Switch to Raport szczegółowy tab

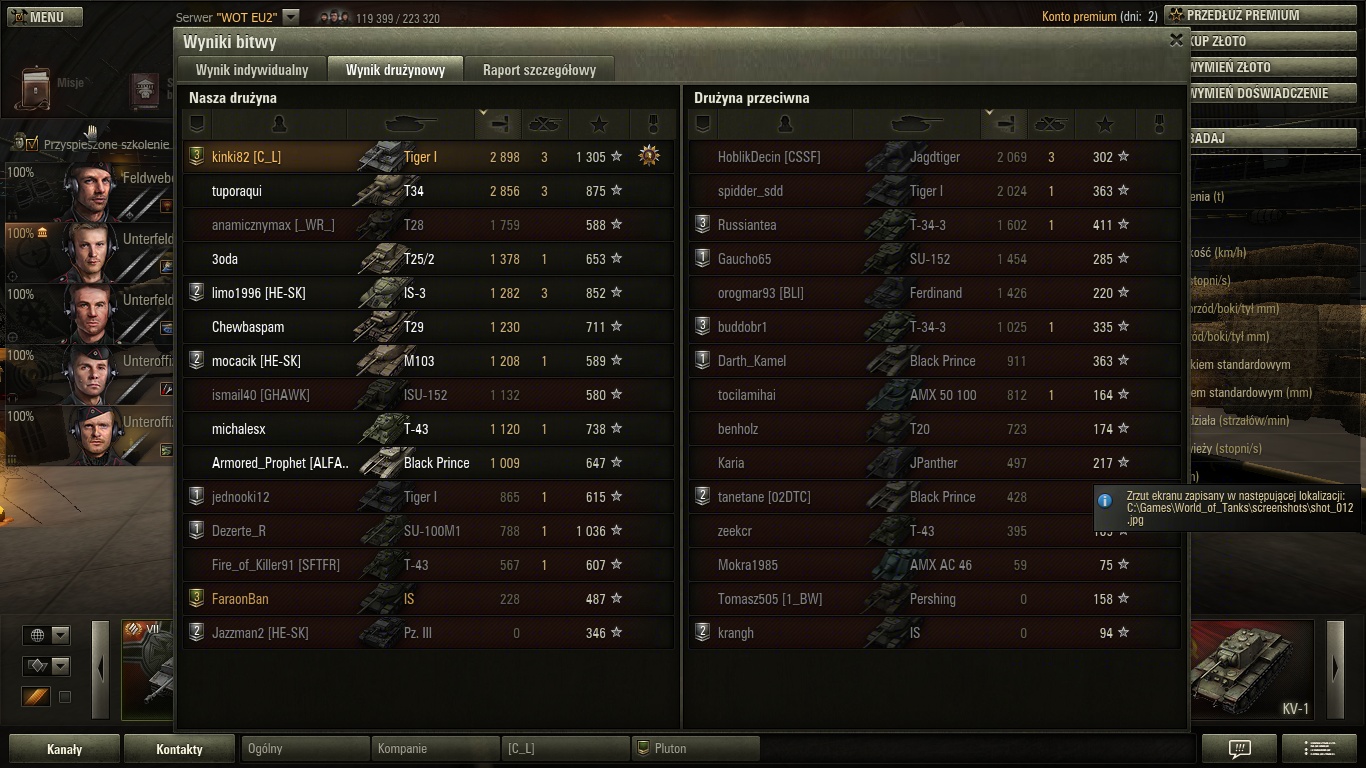point(539,70)
